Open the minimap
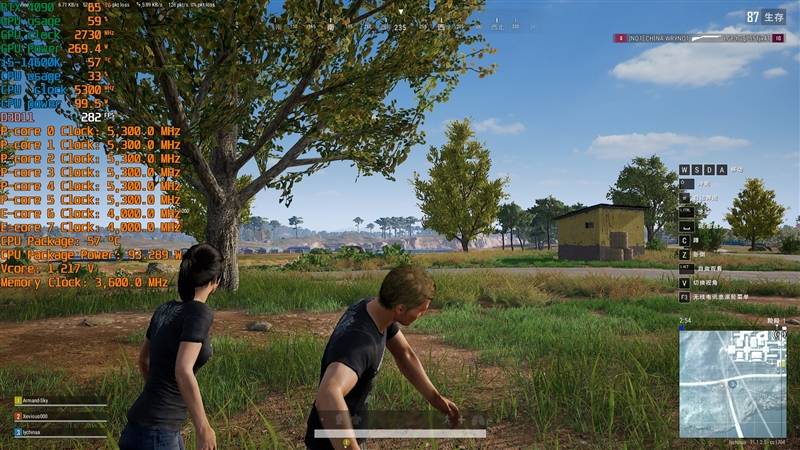 click(x=732, y=384)
